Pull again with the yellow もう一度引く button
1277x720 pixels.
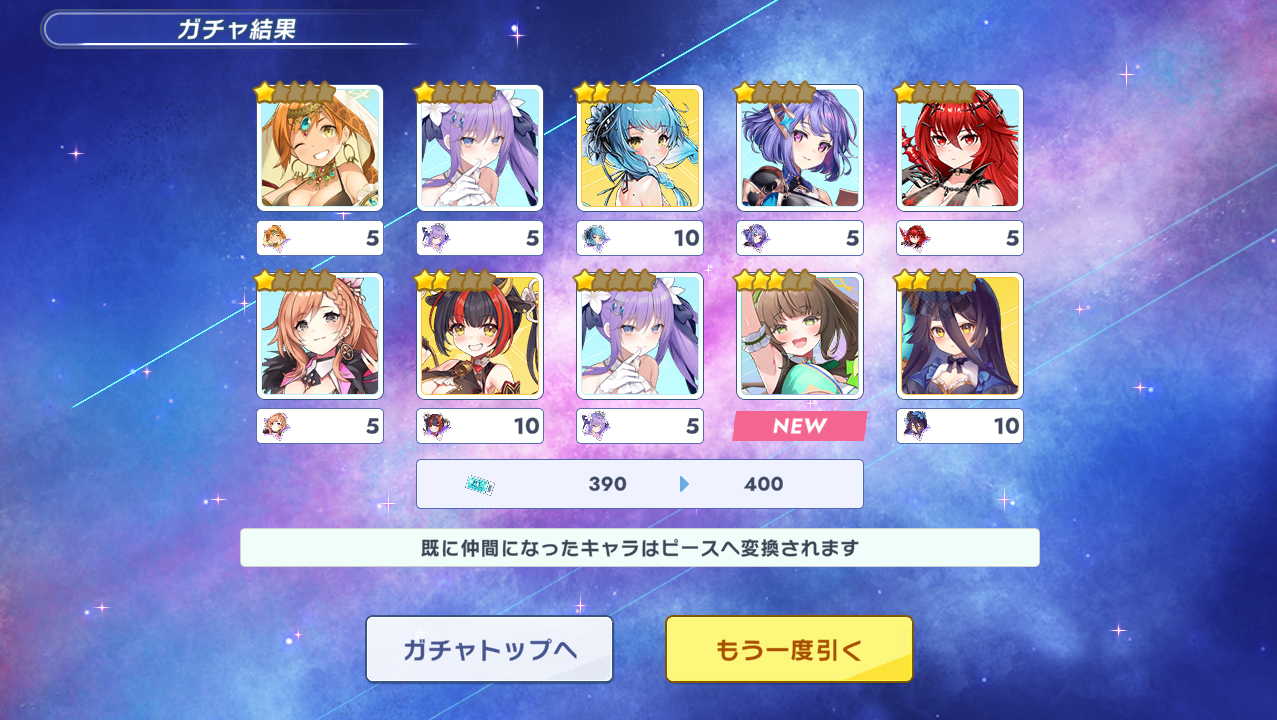[789, 649]
